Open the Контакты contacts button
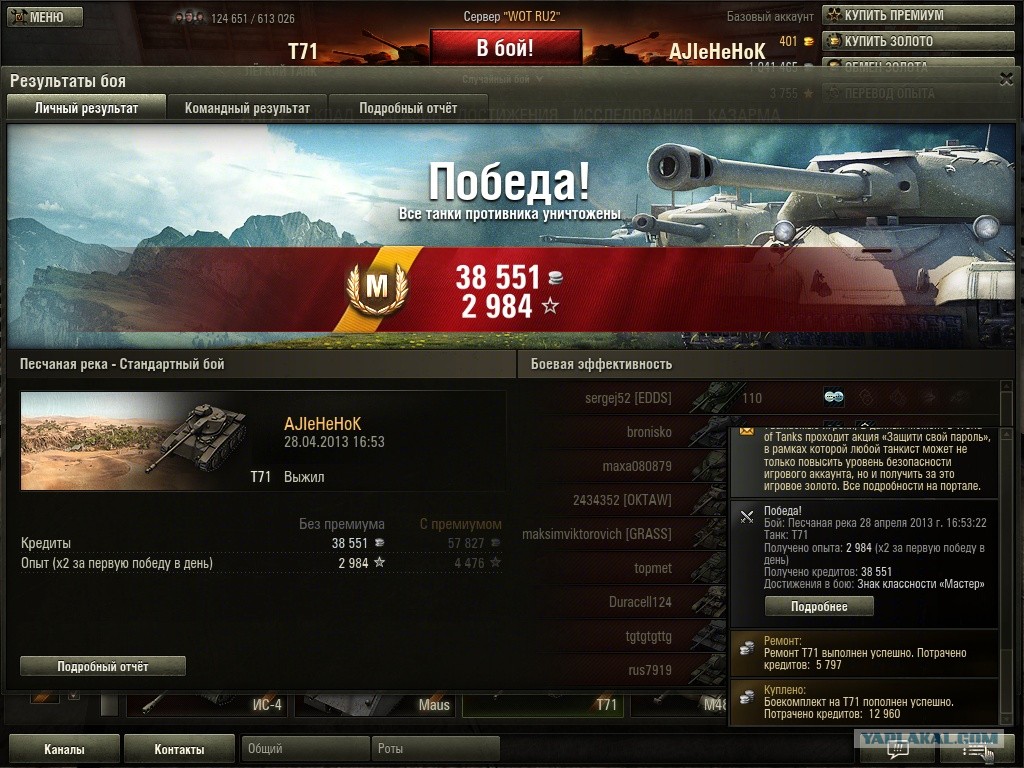Image resolution: width=1024 pixels, height=768 pixels. click(180, 749)
